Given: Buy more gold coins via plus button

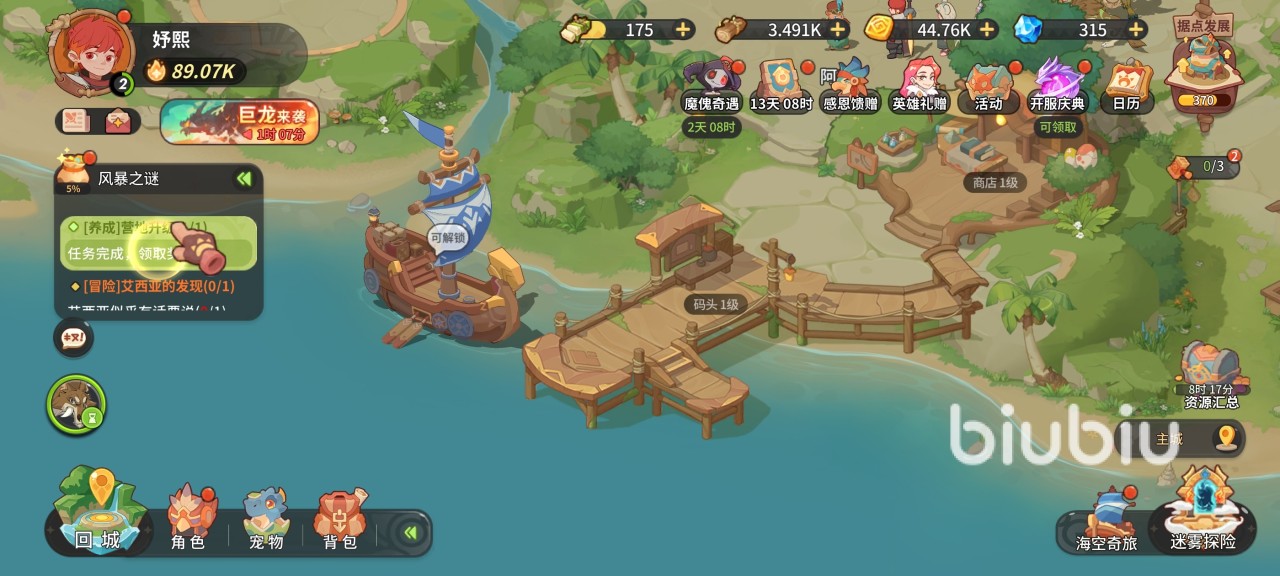Looking at the screenshot, I should tap(987, 29).
